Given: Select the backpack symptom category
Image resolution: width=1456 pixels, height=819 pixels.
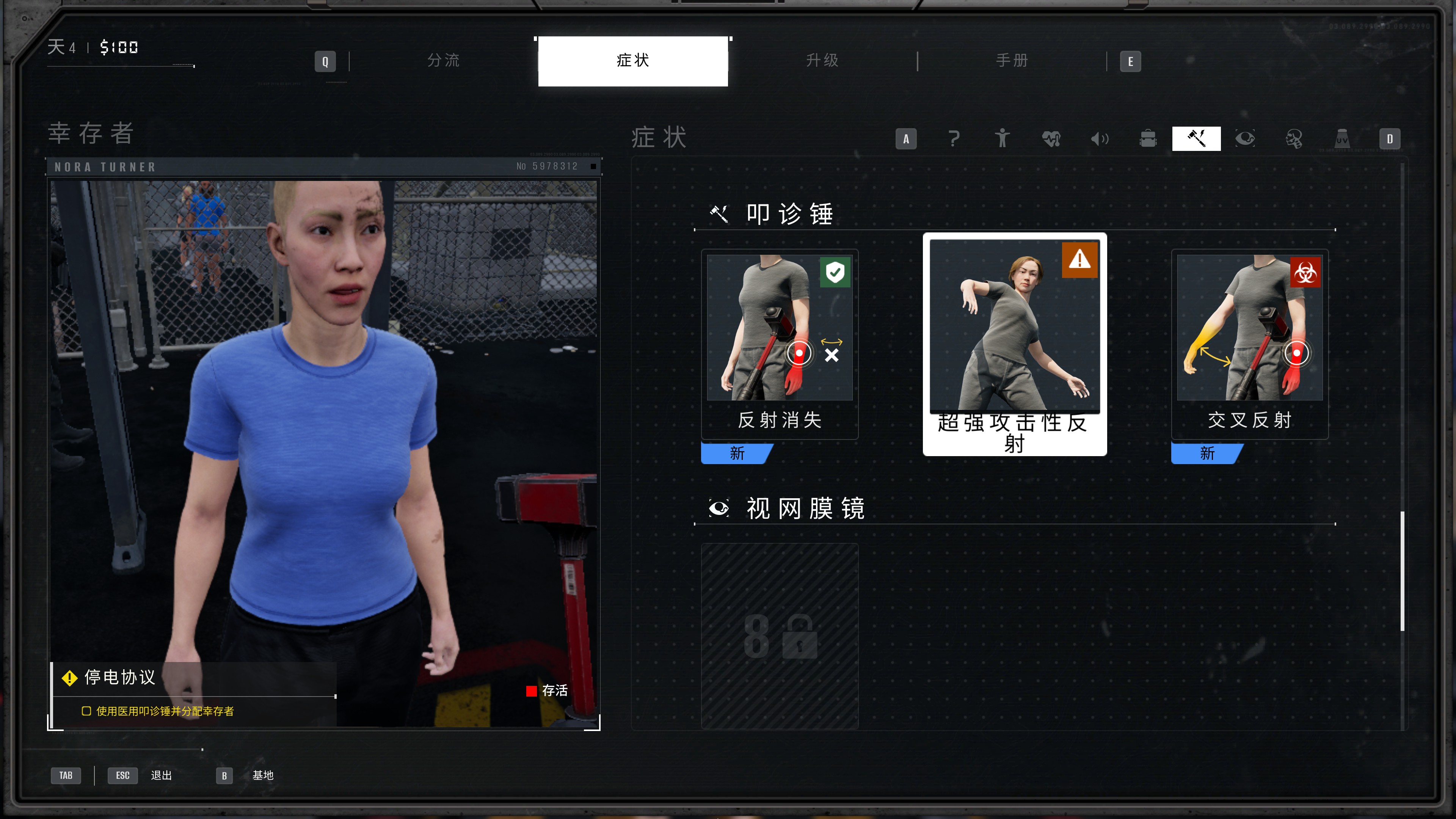Looking at the screenshot, I should (x=1148, y=138).
